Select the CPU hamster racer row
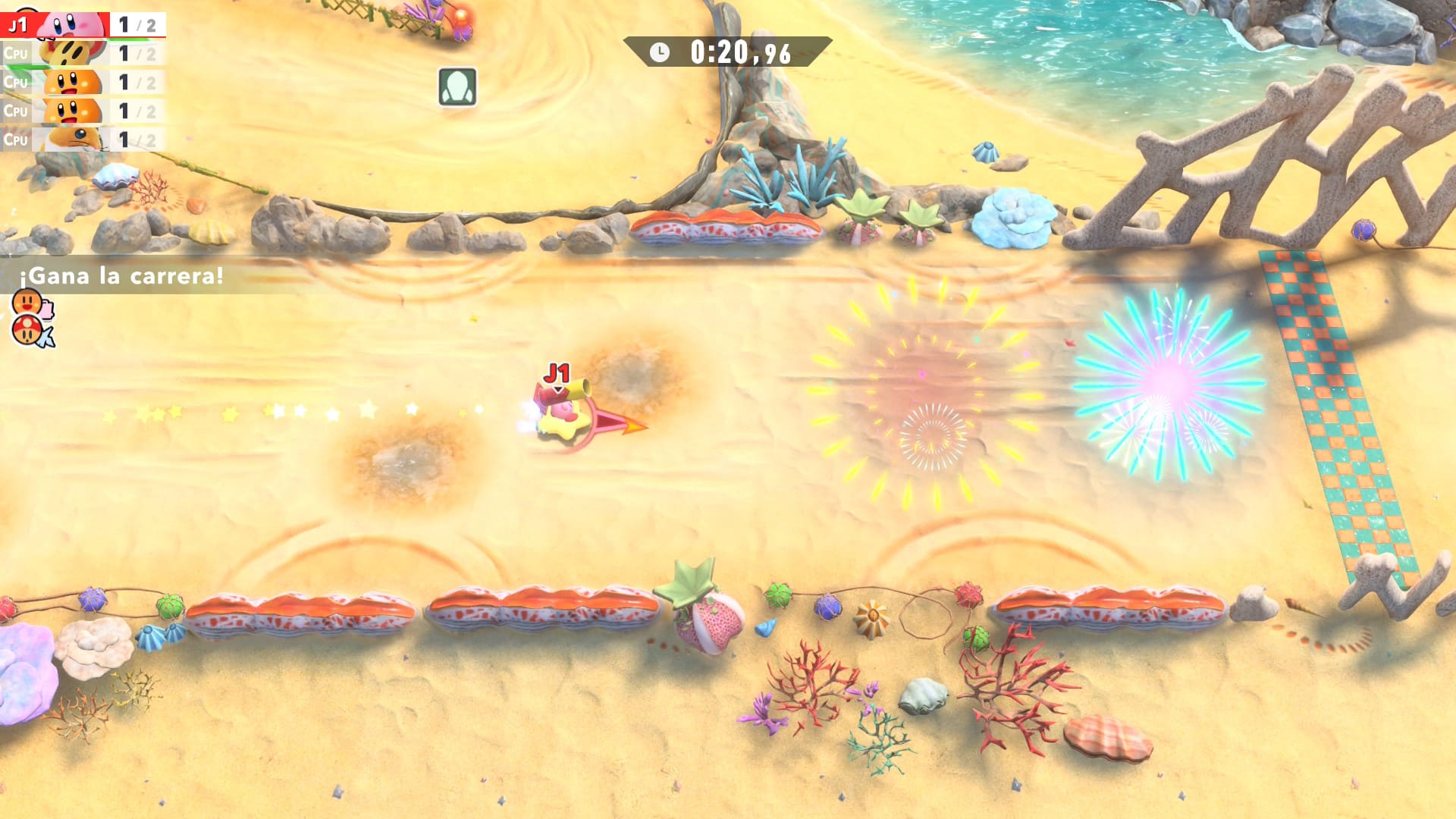The image size is (1456, 819). 82,140
